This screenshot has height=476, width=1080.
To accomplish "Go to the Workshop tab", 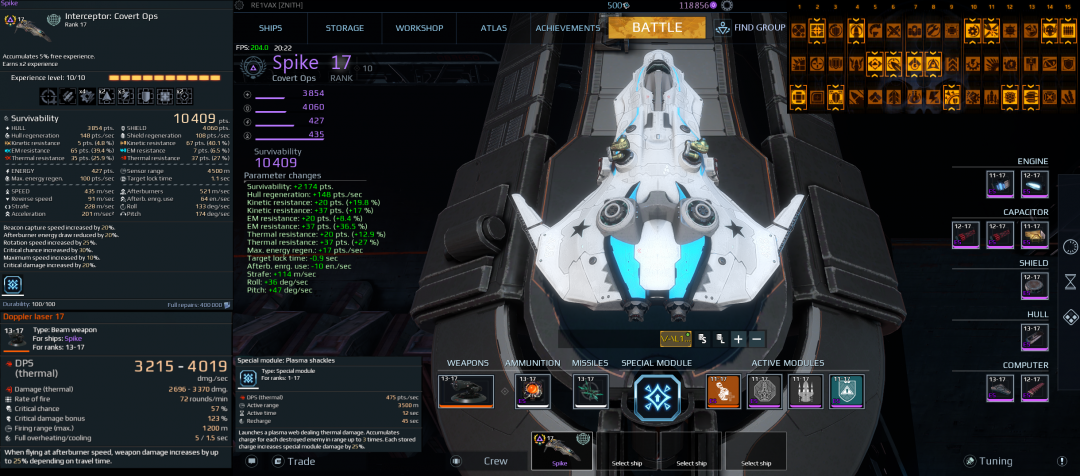I will (x=419, y=28).
